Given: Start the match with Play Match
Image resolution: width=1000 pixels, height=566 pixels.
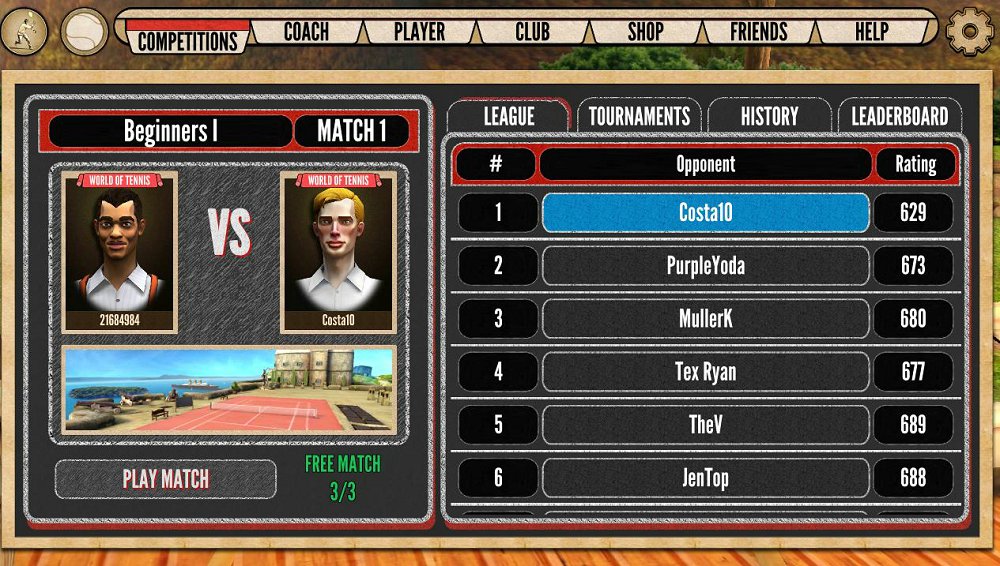Looking at the screenshot, I should 166,479.
